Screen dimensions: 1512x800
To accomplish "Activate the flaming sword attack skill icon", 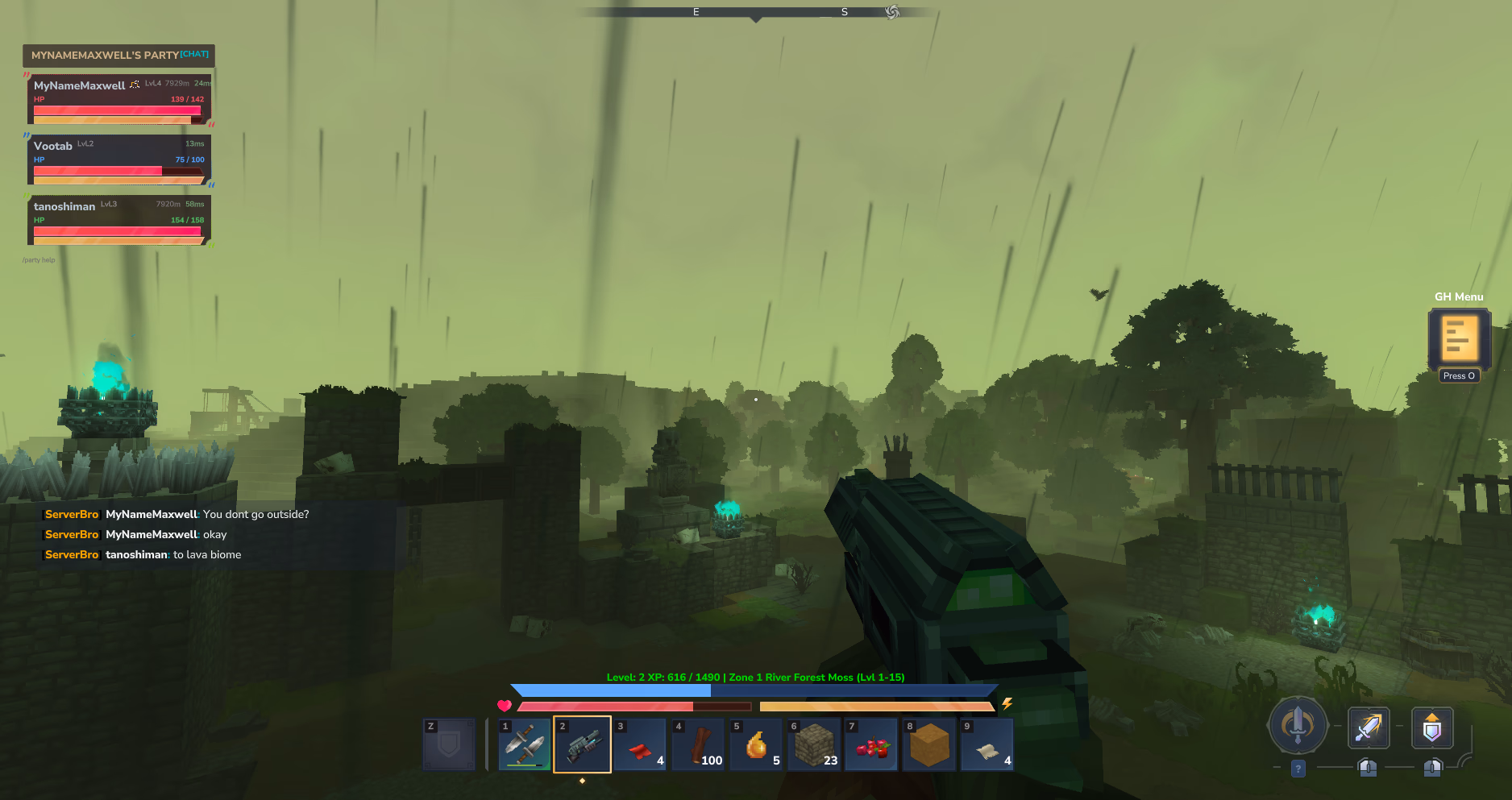I will coord(1368,727).
